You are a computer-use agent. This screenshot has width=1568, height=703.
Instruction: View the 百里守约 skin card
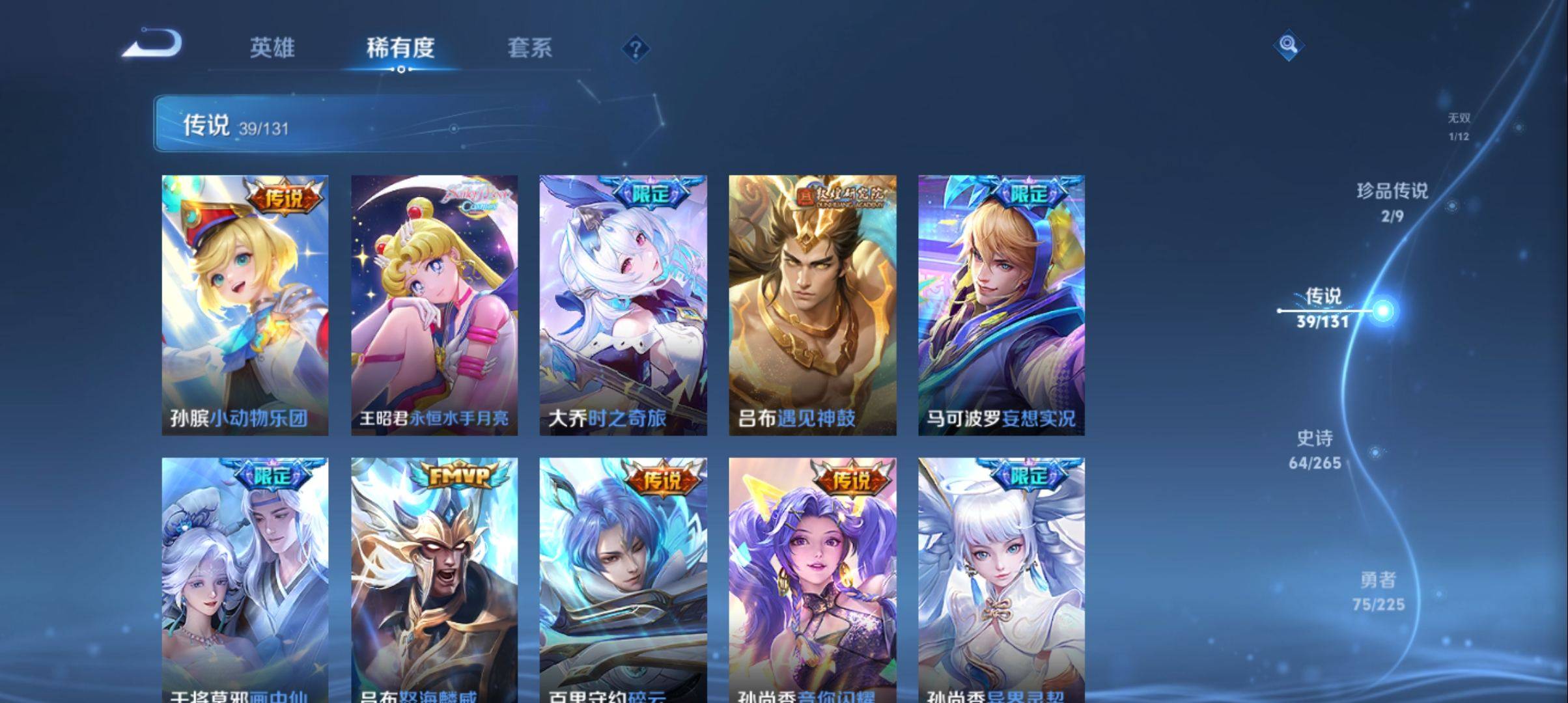(x=623, y=579)
